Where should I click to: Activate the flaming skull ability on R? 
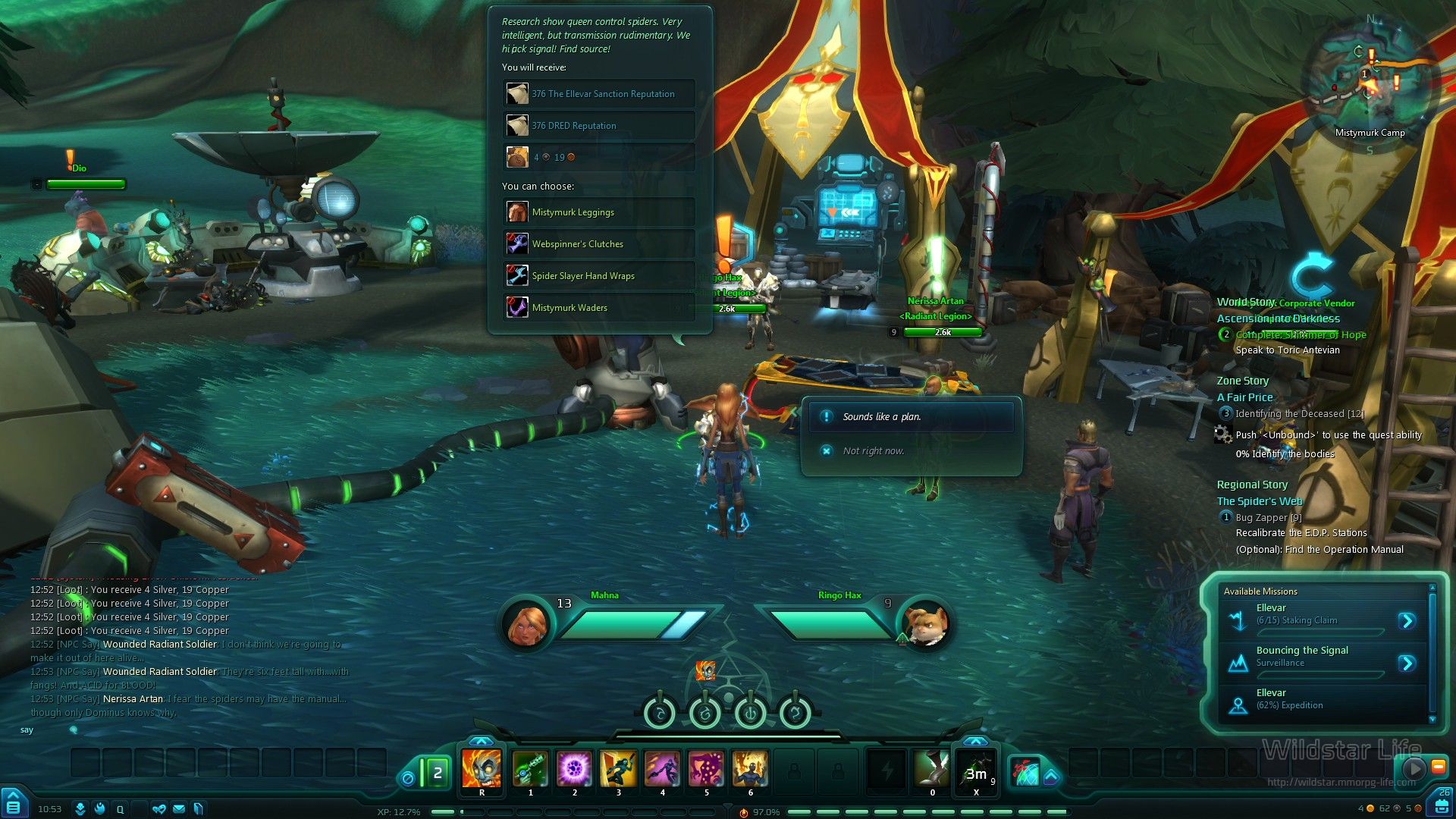[482, 769]
